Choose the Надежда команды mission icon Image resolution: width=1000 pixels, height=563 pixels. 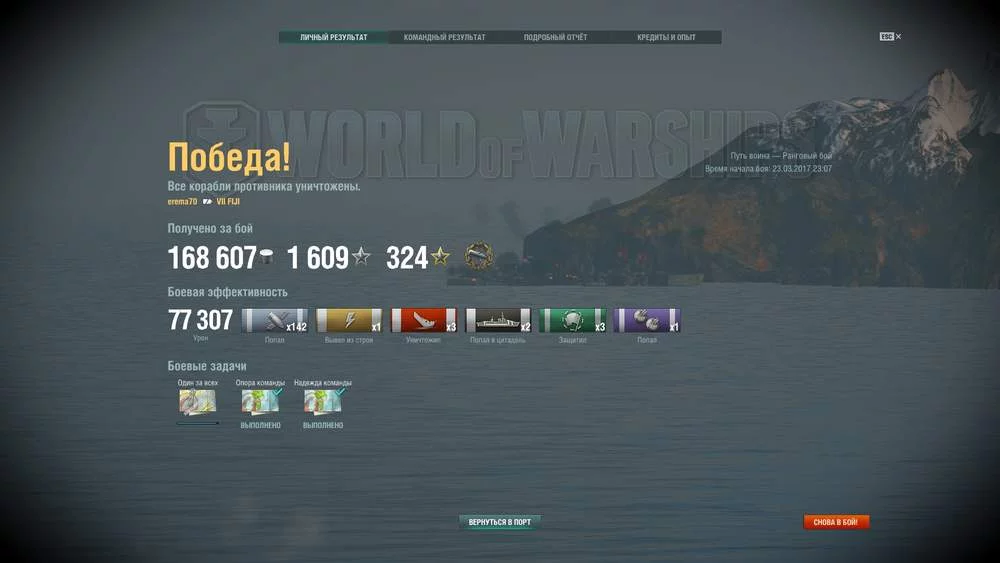point(322,402)
